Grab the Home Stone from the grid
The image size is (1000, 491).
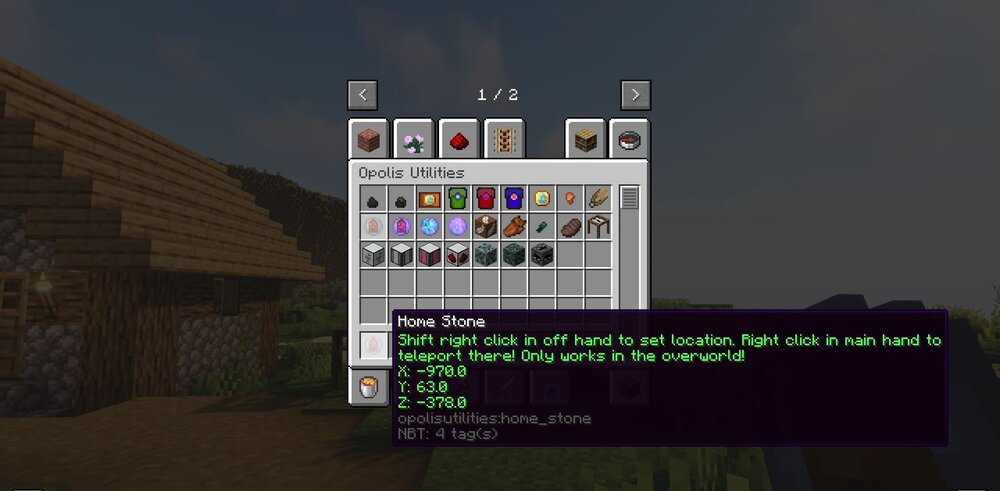point(372,226)
